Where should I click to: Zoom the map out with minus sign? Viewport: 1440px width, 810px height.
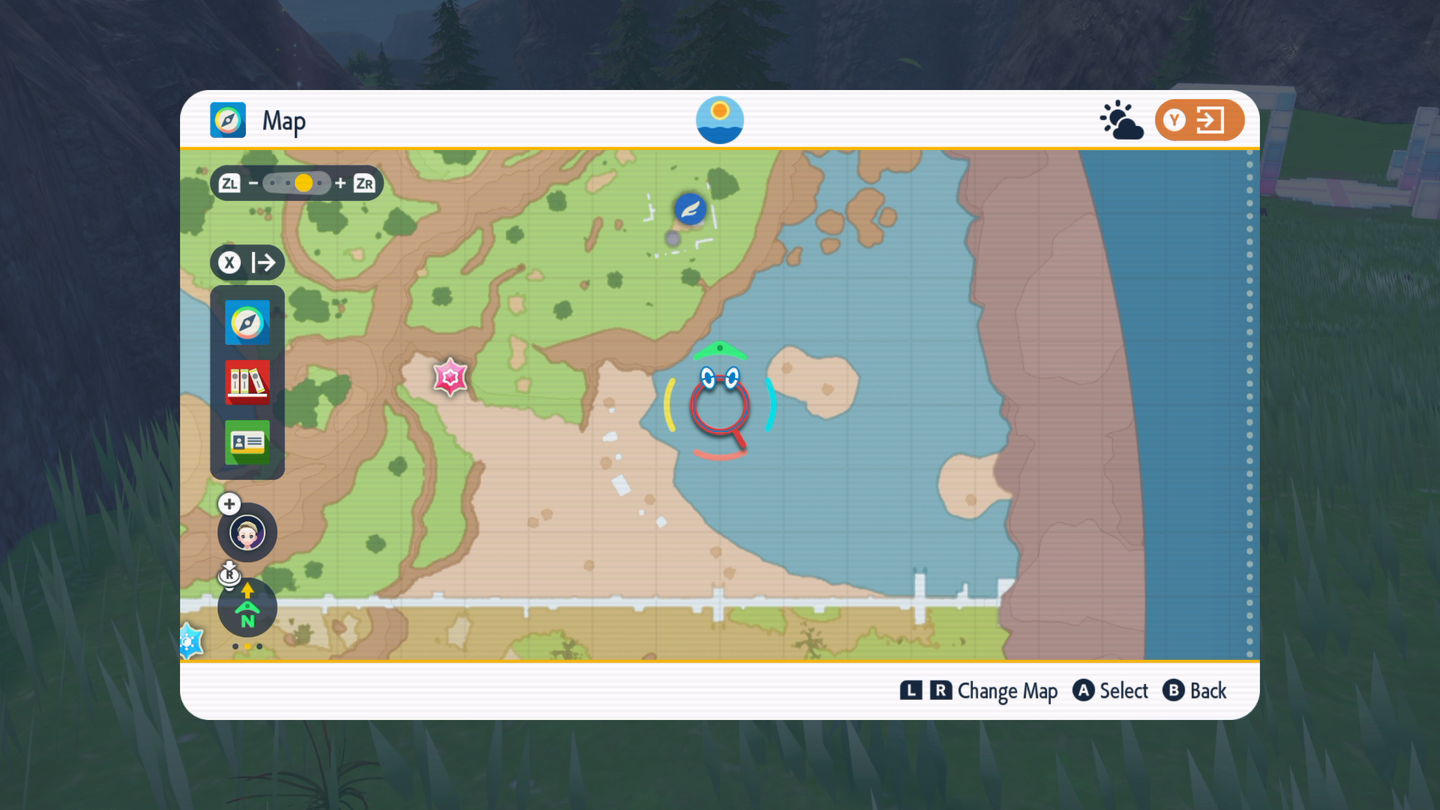(253, 183)
